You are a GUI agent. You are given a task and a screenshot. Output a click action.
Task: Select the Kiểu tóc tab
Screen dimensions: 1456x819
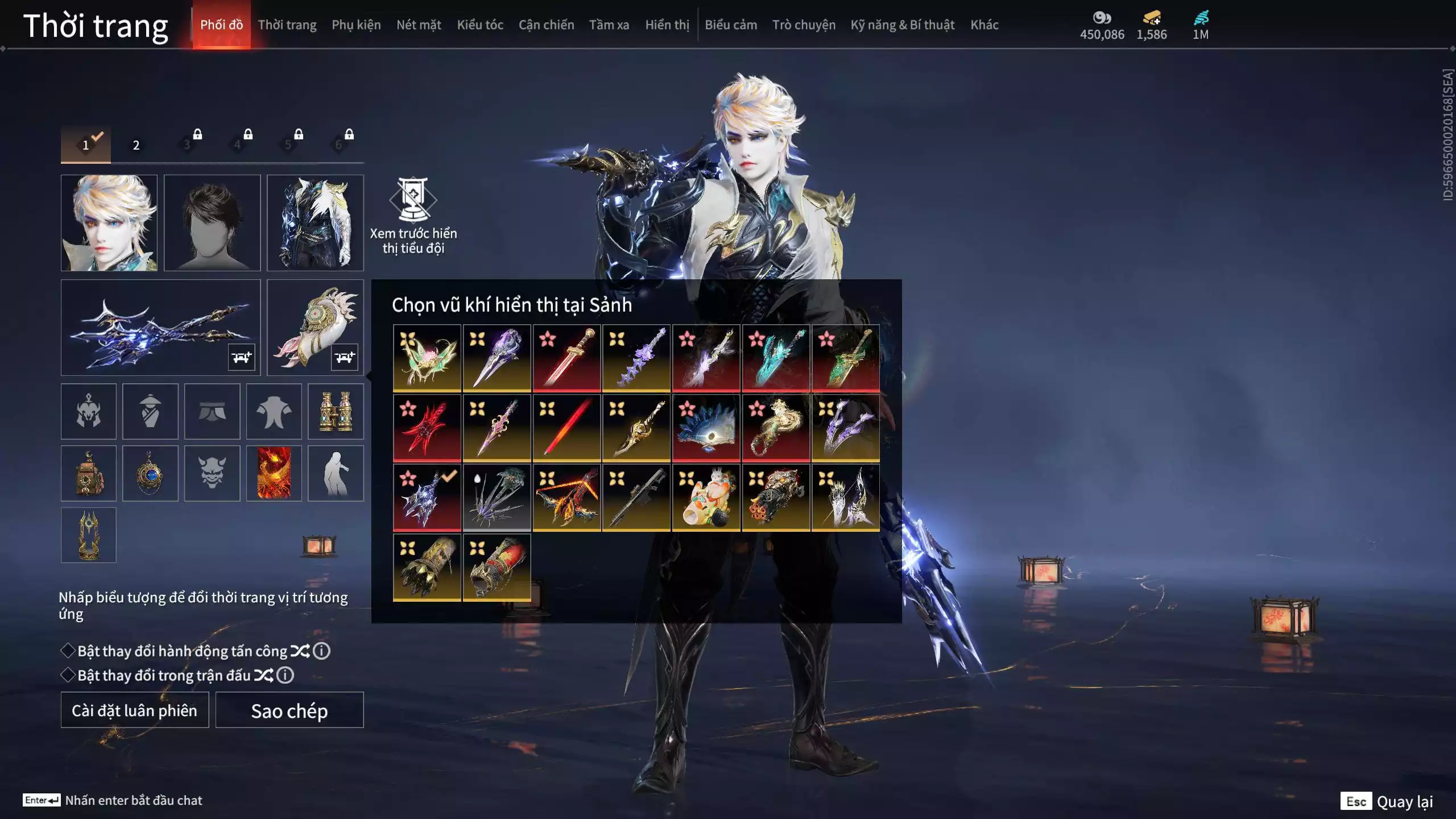(x=480, y=25)
